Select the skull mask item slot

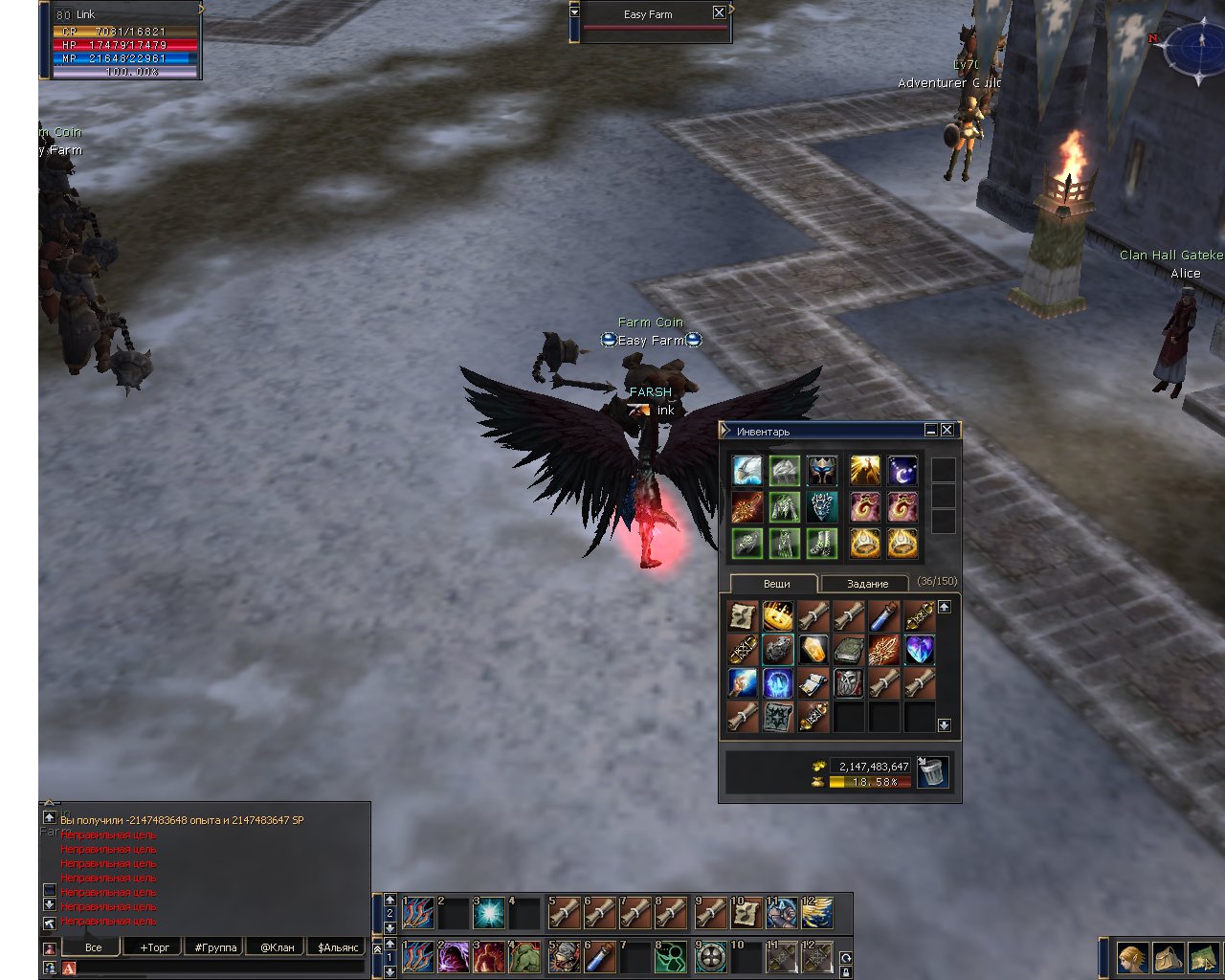pyautogui.click(x=849, y=683)
